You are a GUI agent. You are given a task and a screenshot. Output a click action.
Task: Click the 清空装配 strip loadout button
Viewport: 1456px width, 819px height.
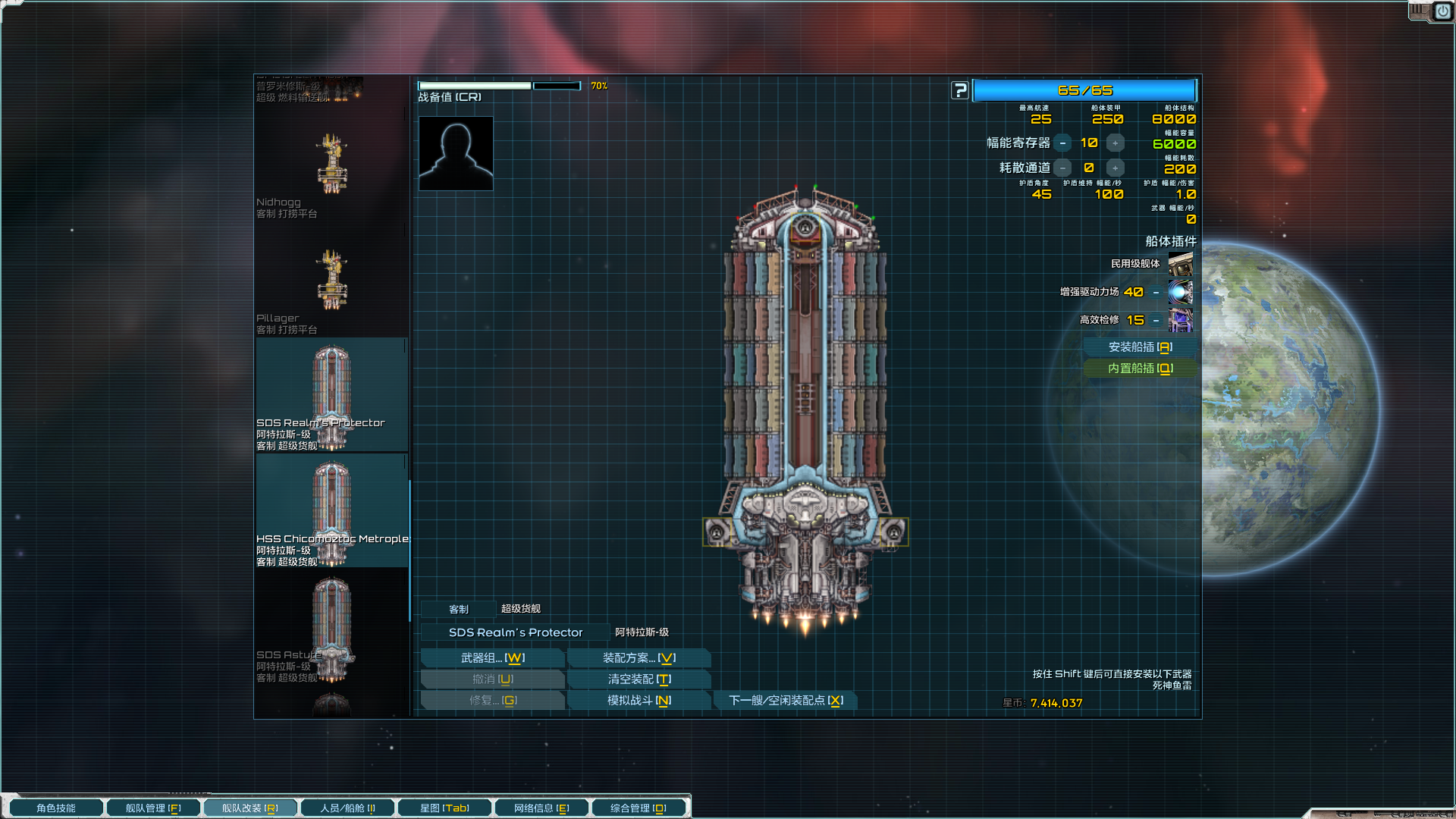coord(639,679)
